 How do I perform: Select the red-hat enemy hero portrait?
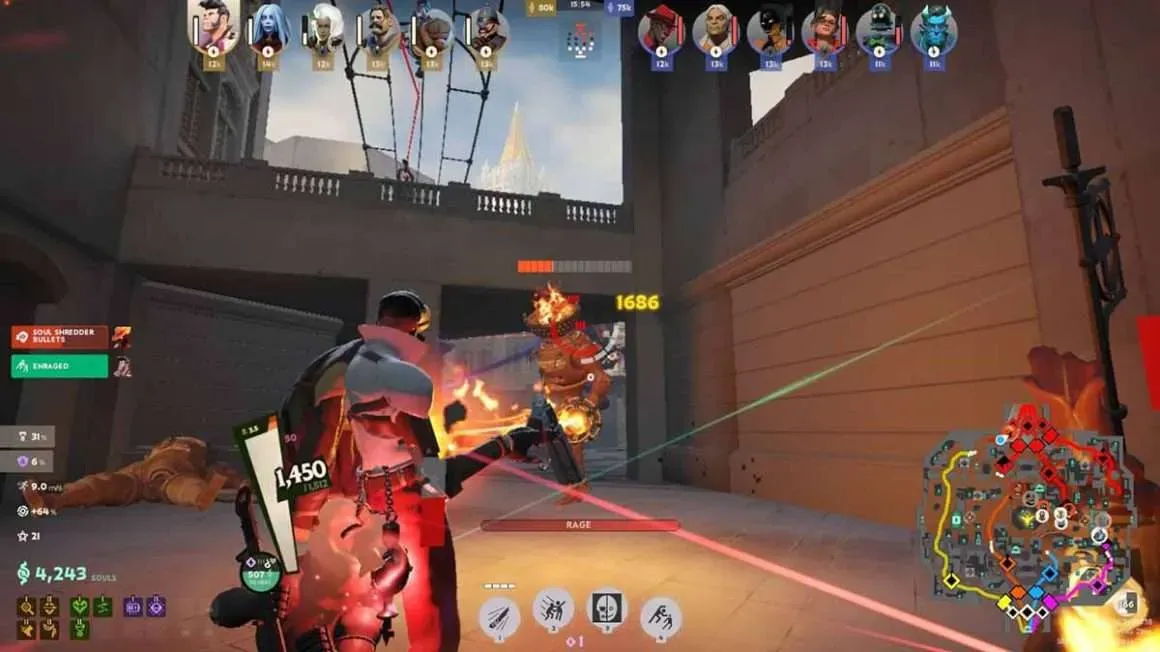661,30
